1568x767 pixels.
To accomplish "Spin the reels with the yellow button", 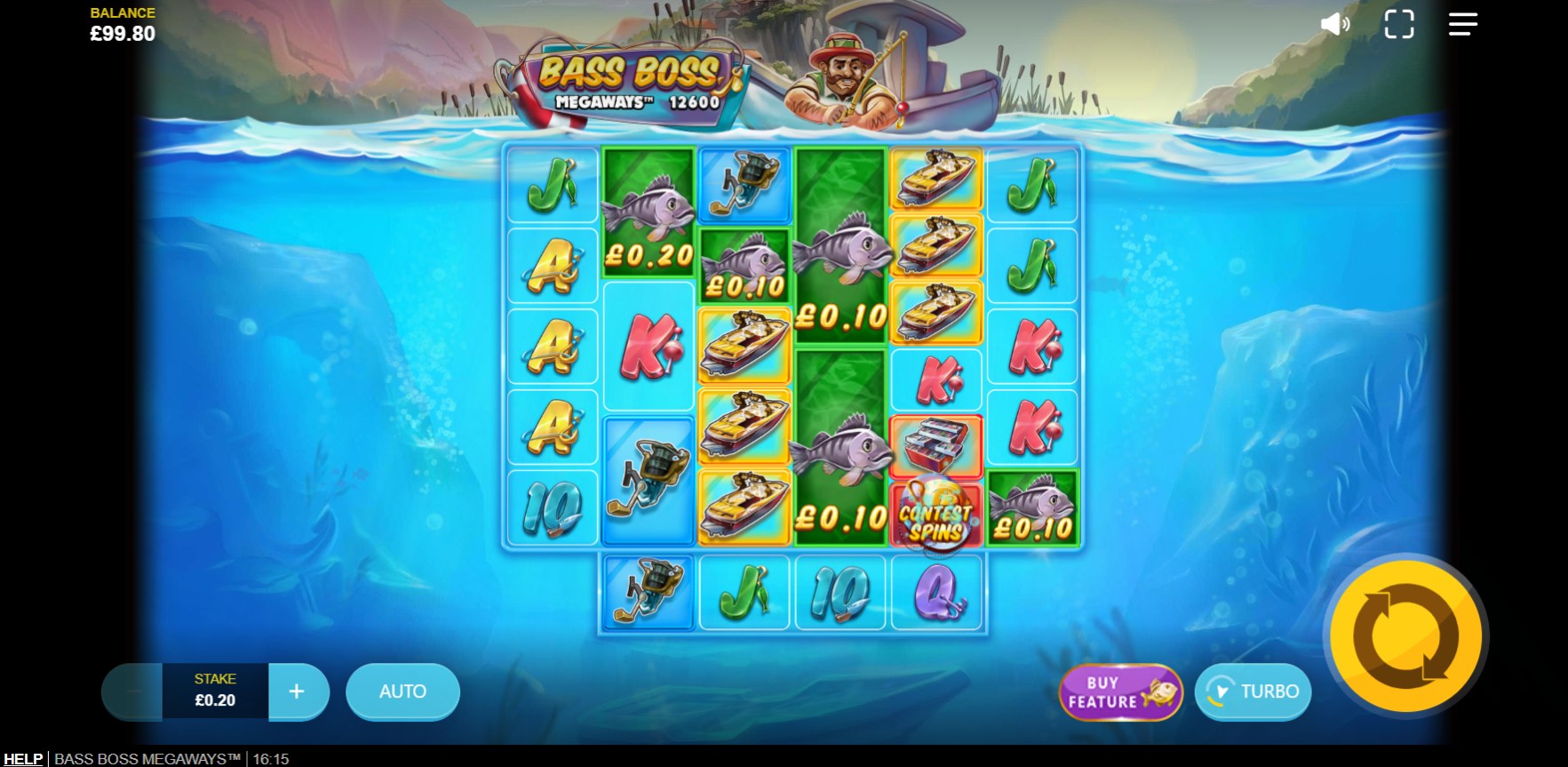I will 1405,636.
